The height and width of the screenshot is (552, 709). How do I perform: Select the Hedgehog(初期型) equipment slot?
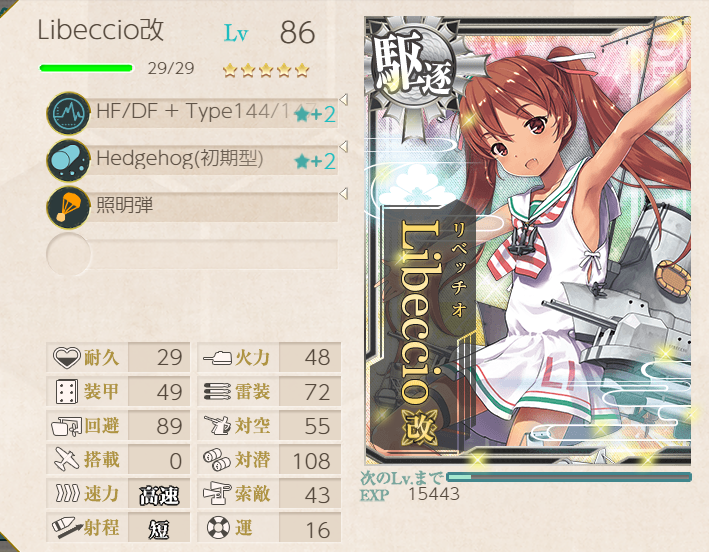[192, 159]
